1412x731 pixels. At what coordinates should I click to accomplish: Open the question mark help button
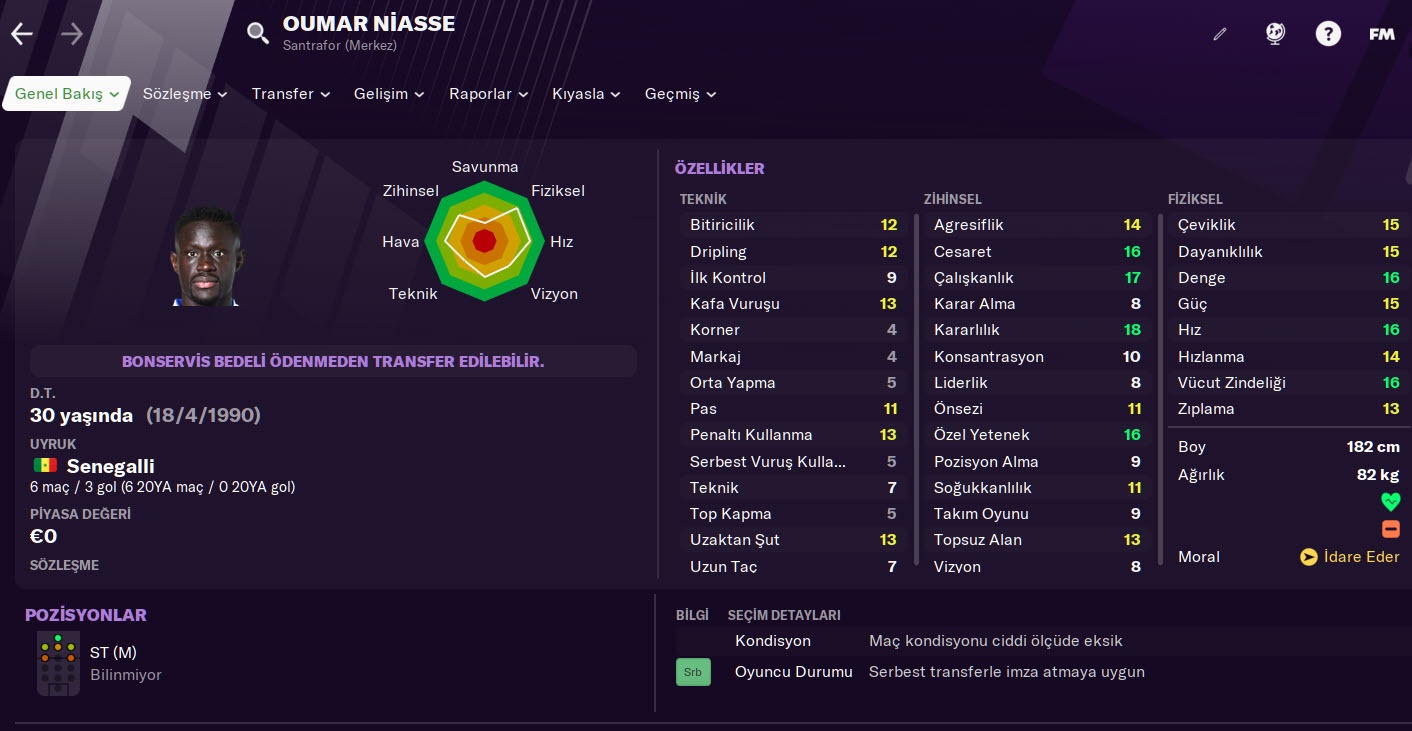tap(1328, 34)
